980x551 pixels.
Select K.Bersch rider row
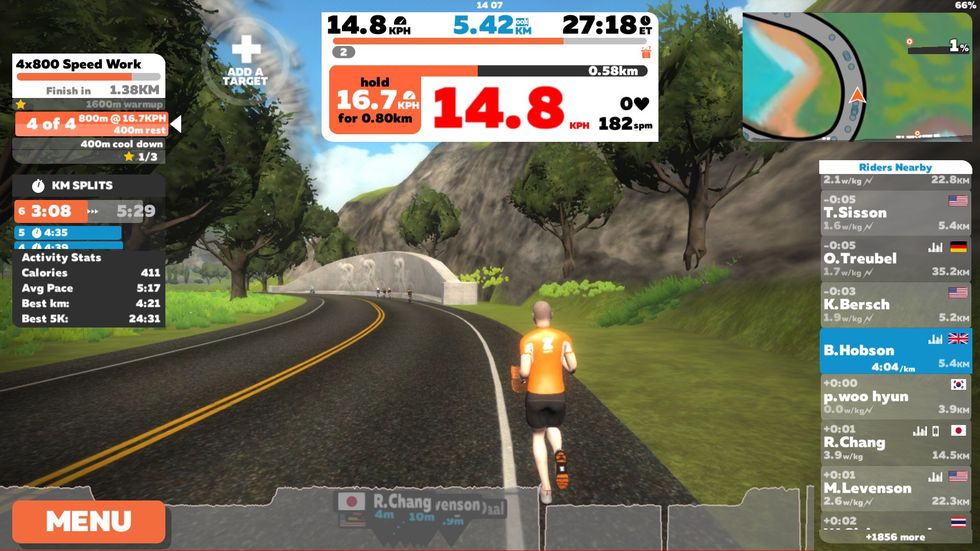895,304
